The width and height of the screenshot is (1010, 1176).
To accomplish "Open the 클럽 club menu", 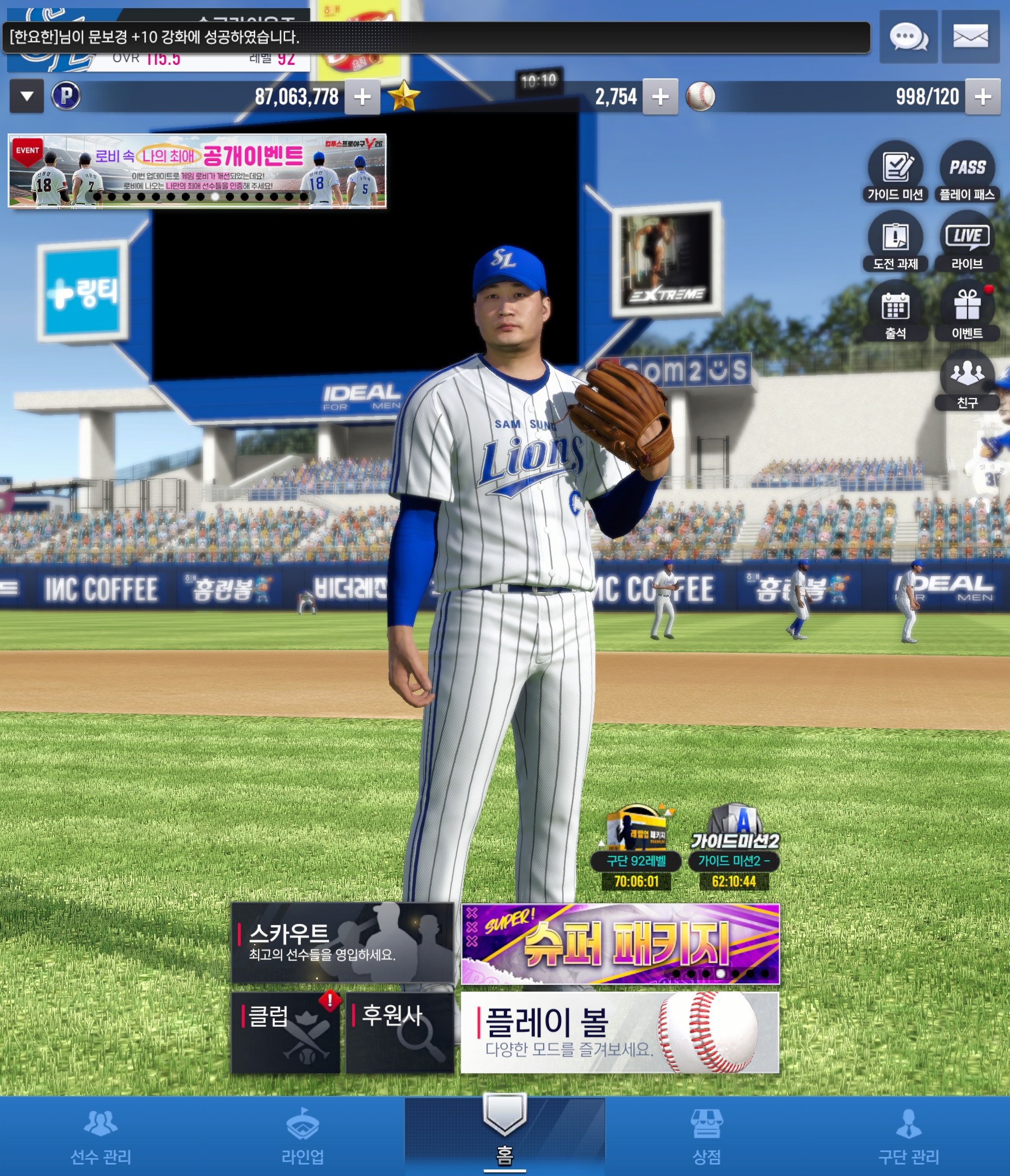I will pyautogui.click(x=285, y=1032).
